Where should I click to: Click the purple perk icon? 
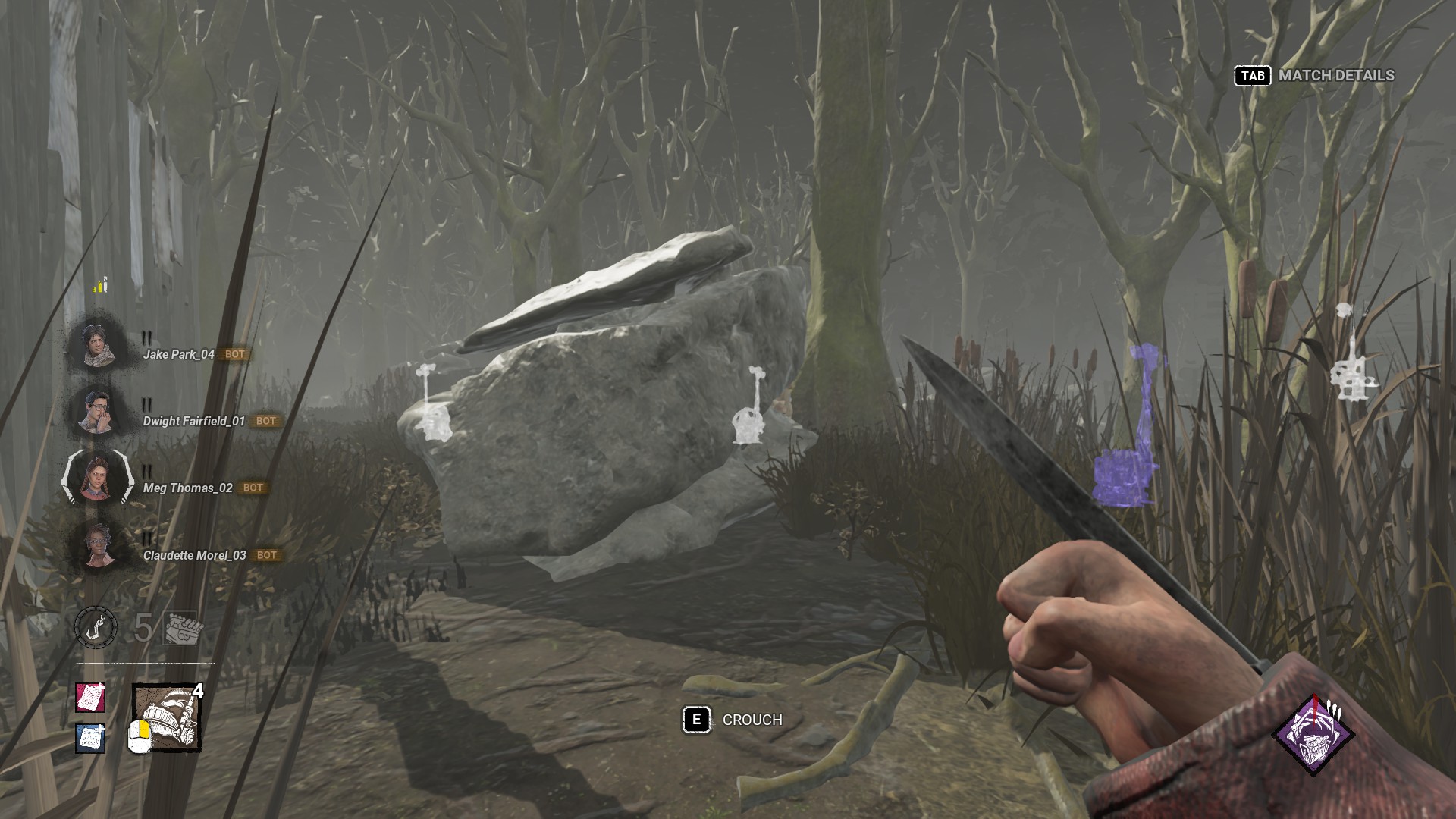[x=1313, y=734]
